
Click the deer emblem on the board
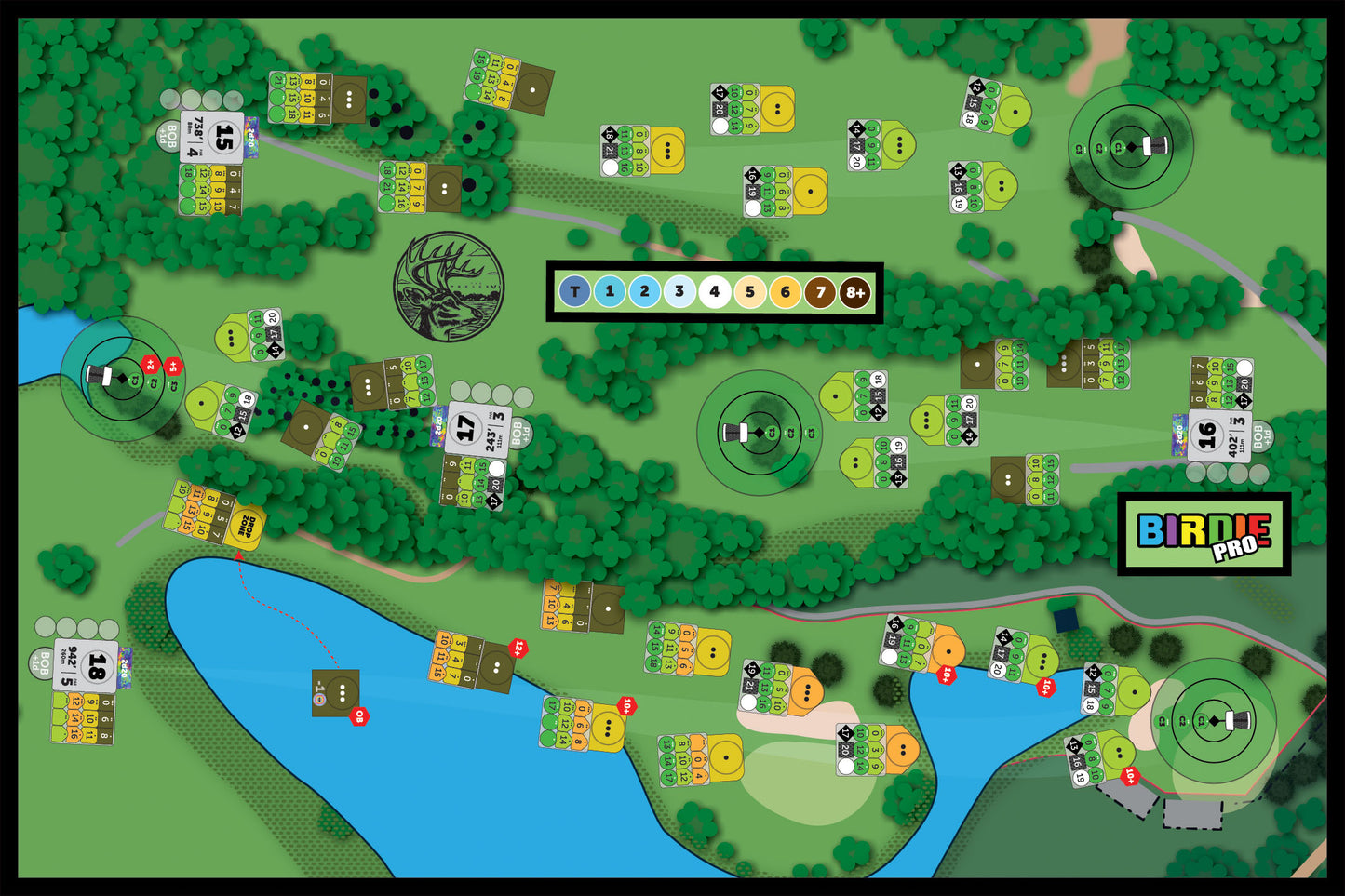(449, 287)
